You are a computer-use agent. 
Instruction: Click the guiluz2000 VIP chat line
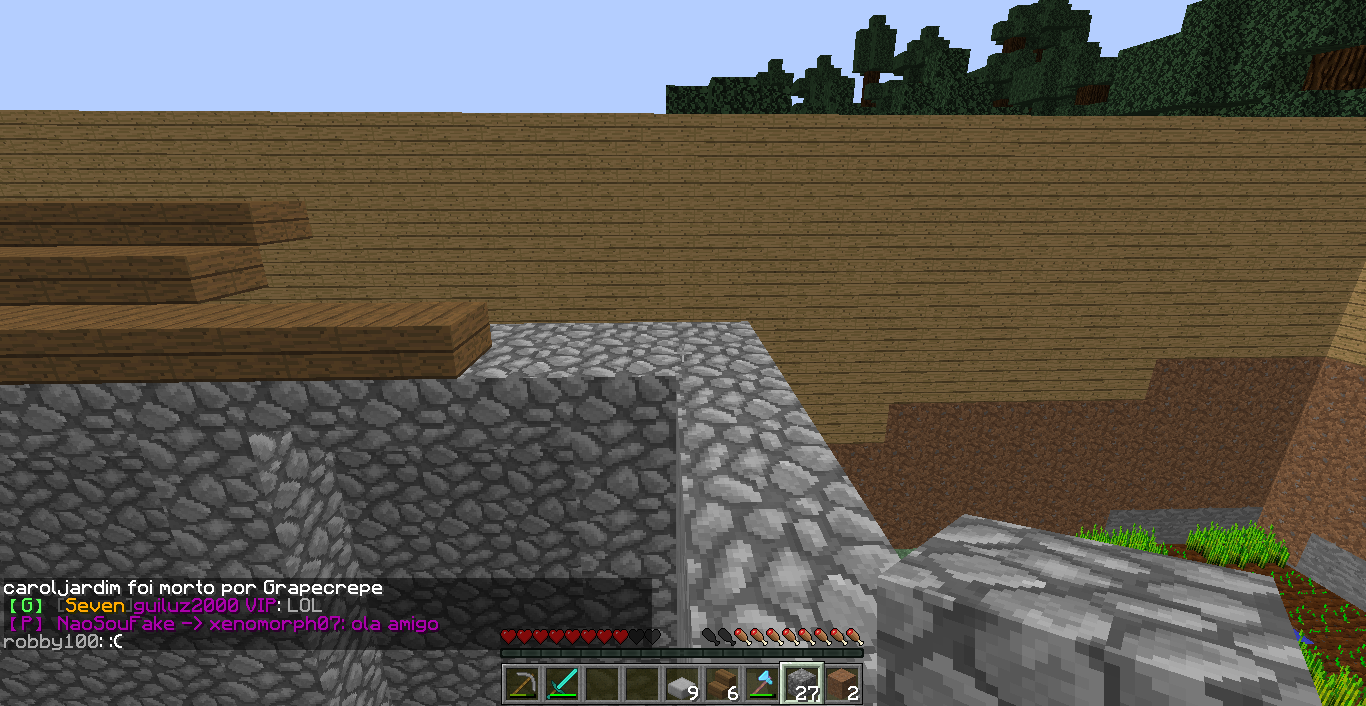(165, 607)
